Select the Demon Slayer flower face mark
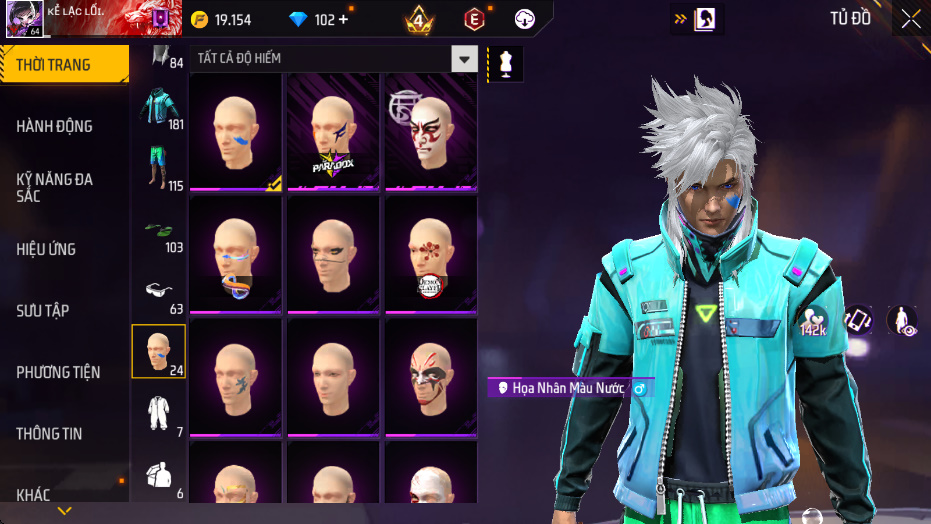This screenshot has width=931, height=524. (431, 253)
